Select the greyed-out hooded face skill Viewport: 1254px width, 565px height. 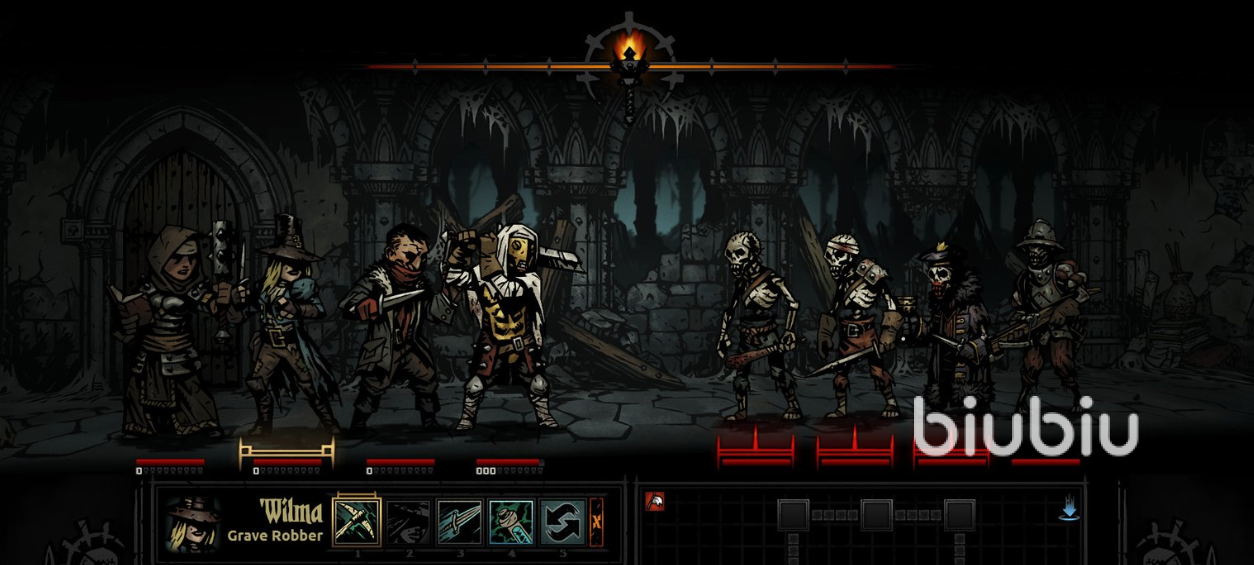coord(408,522)
